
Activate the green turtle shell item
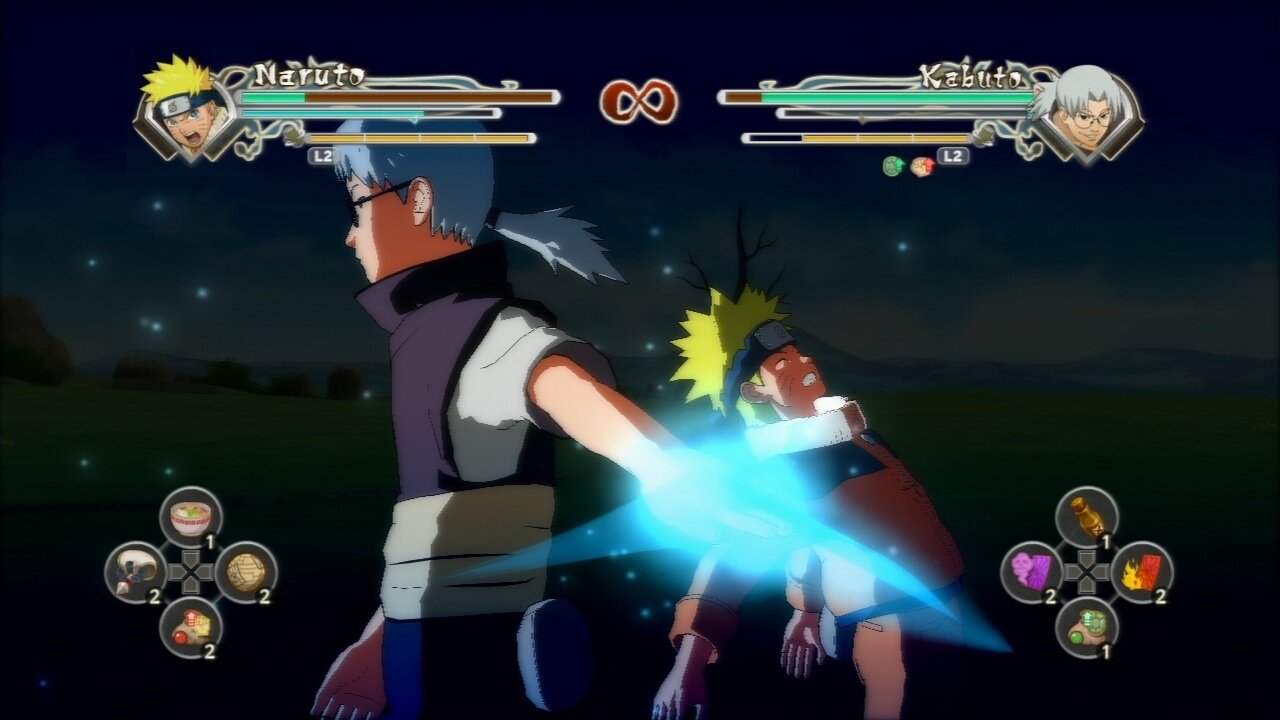pyautogui.click(x=1087, y=627)
